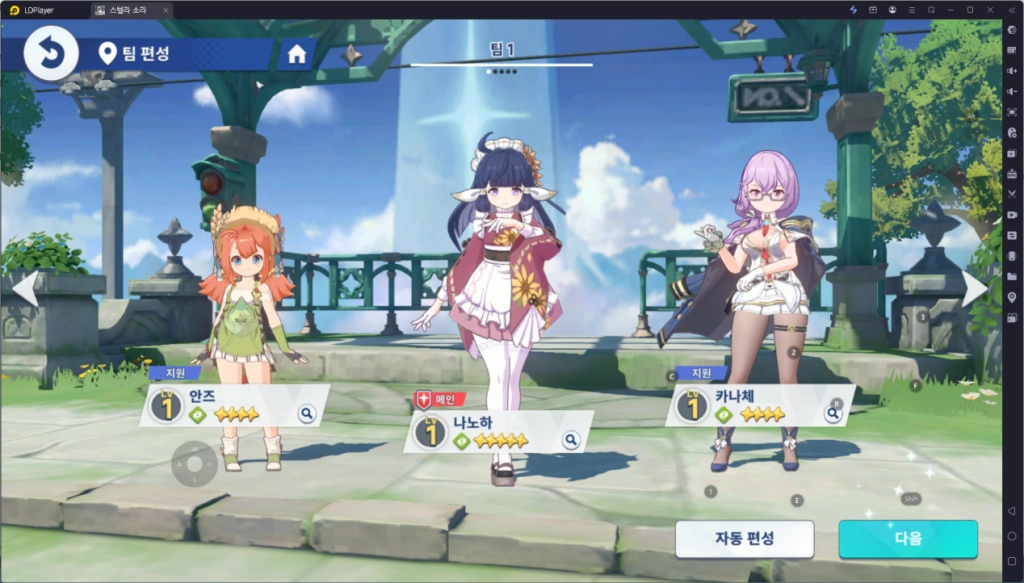1024x583 pixels.
Task: Return to home via the house icon
Action: (297, 54)
